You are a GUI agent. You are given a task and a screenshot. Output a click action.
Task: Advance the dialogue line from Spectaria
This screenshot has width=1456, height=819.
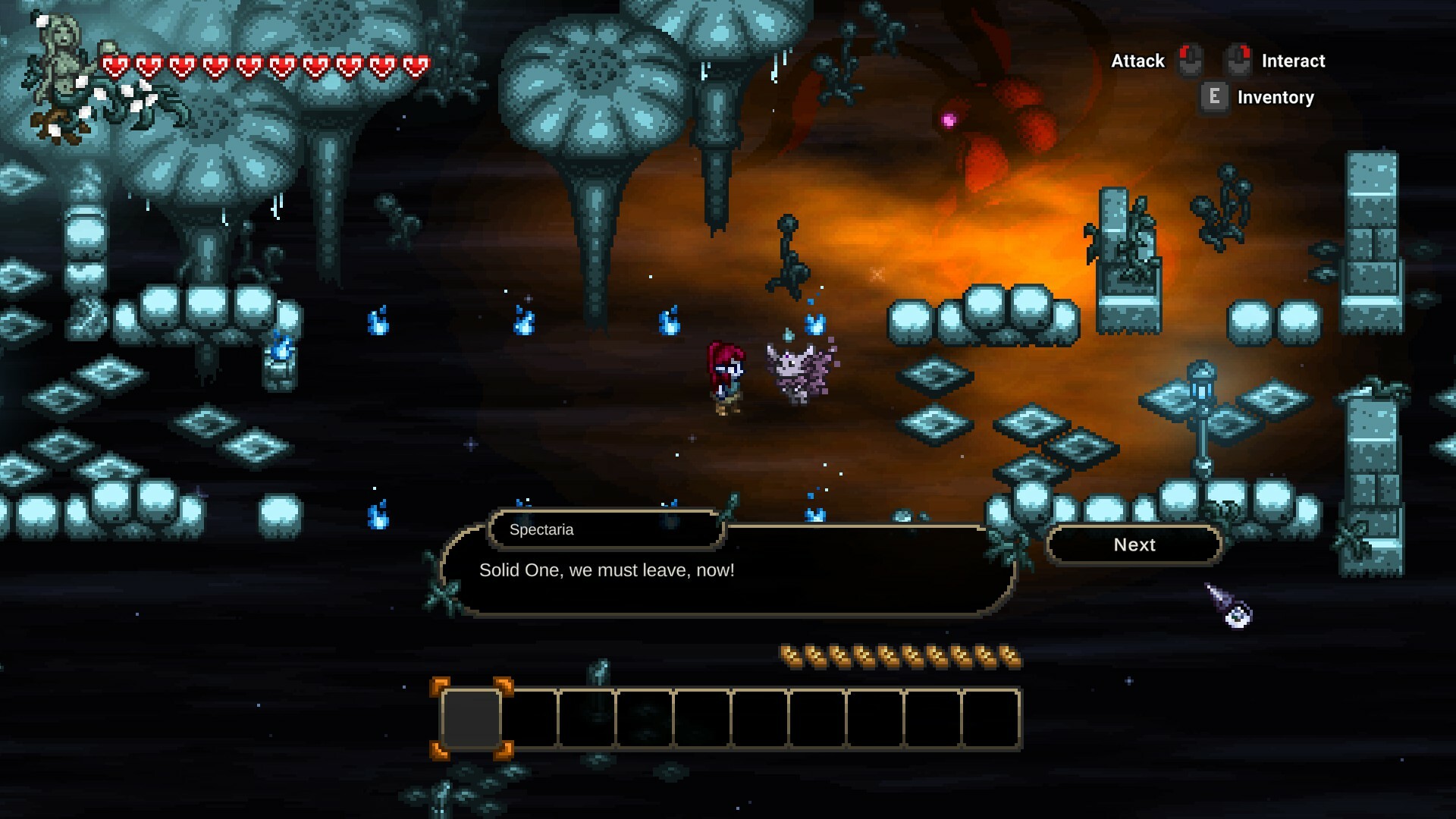point(1134,544)
